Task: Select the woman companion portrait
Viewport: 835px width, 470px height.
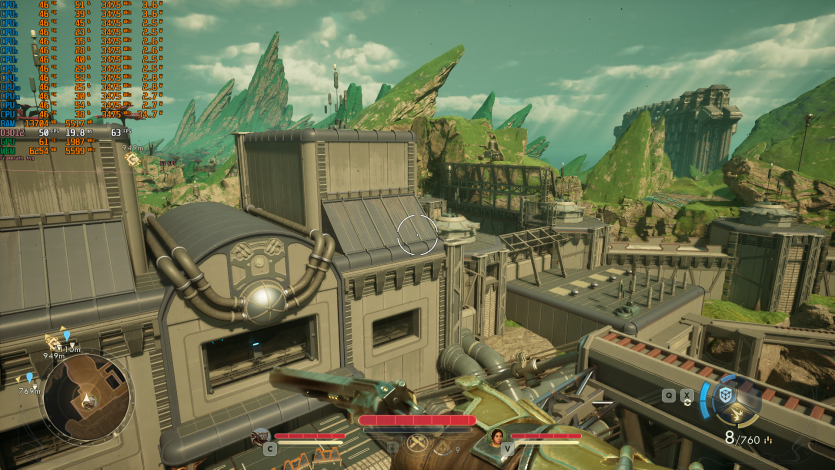Action: pyautogui.click(x=495, y=436)
